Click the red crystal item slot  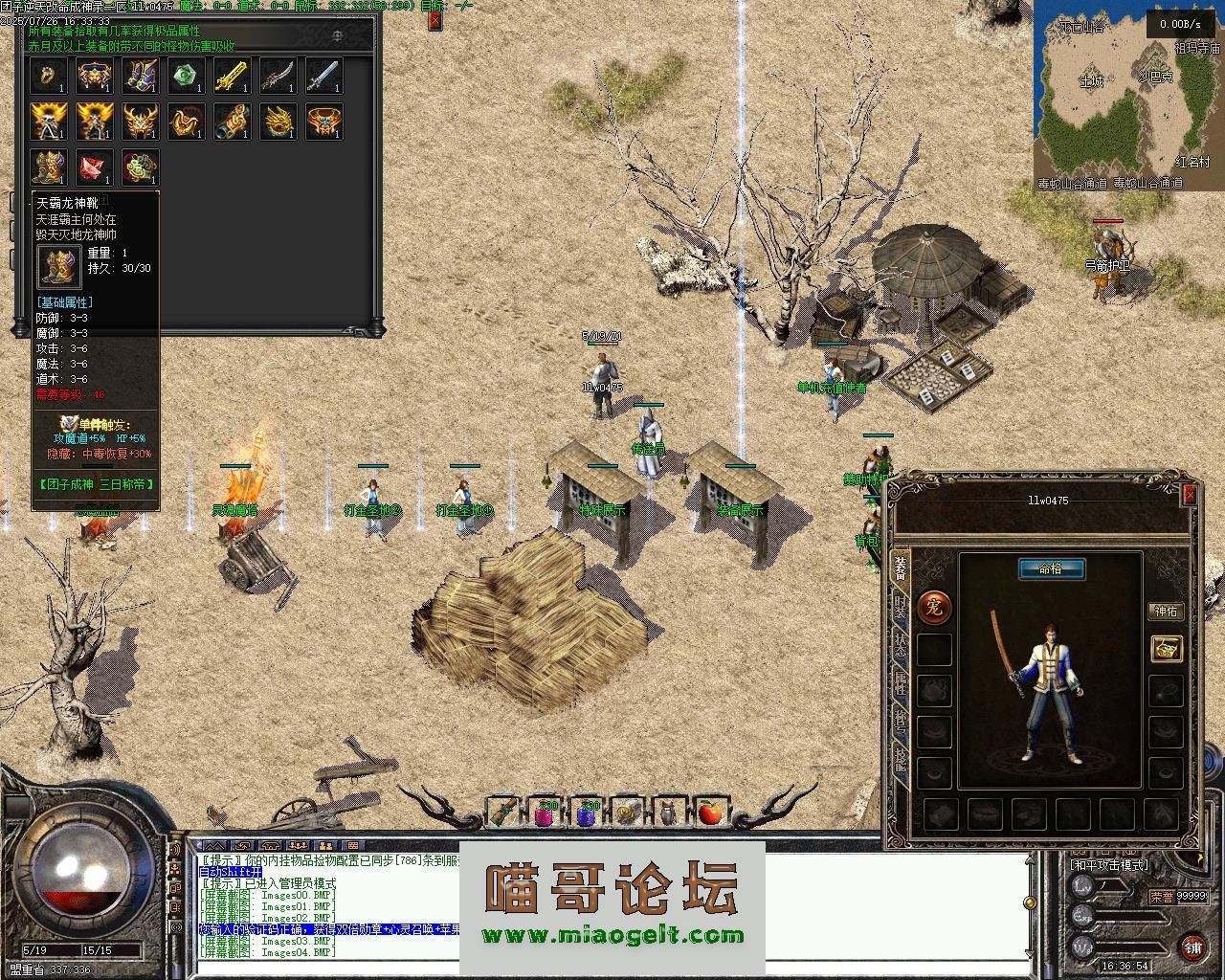coord(95,167)
